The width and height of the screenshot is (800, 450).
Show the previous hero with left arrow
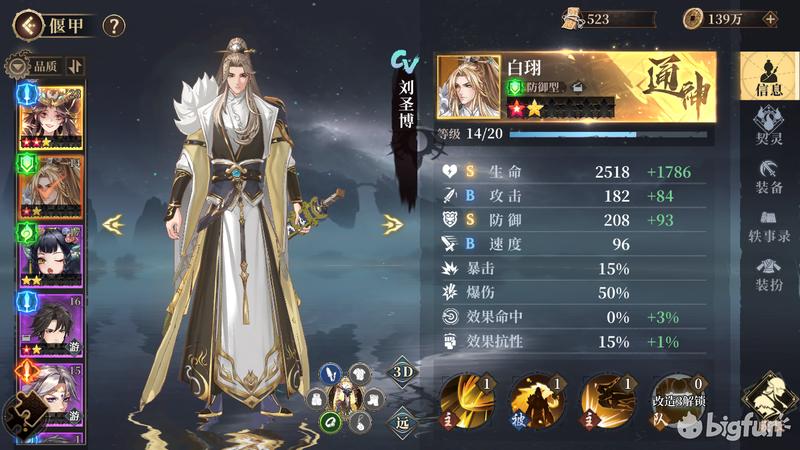click(113, 225)
